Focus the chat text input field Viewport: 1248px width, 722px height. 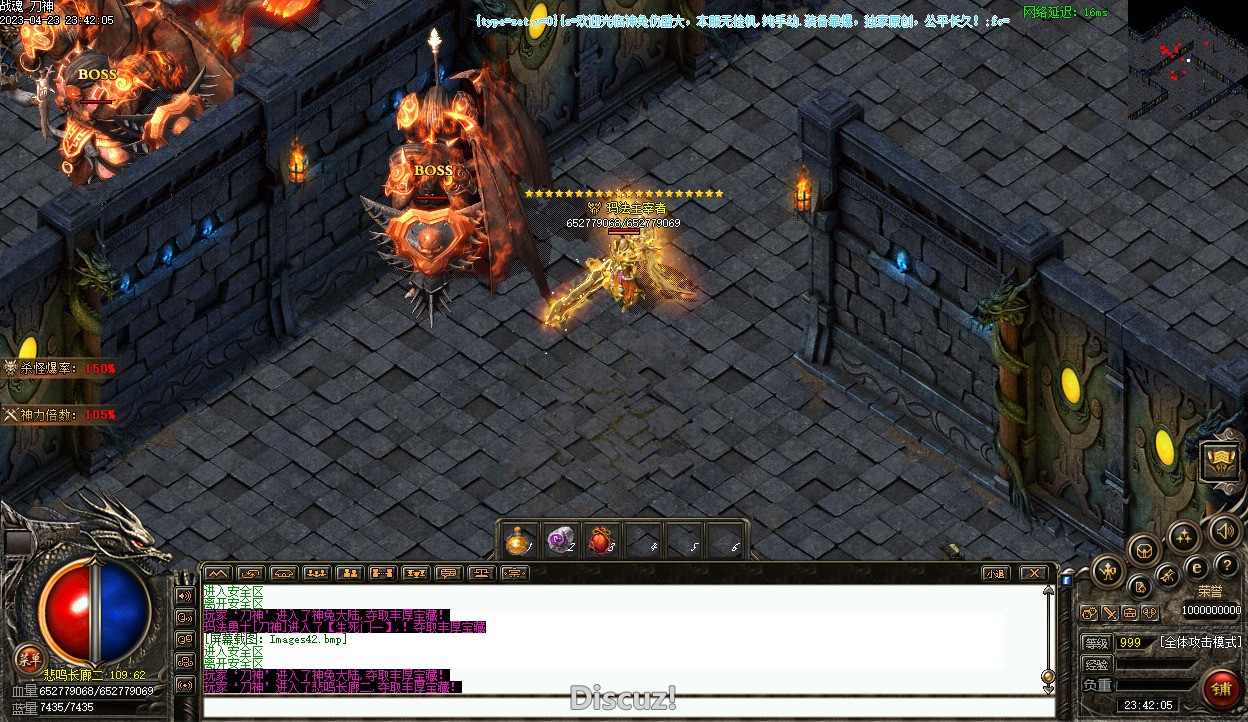click(x=628, y=708)
